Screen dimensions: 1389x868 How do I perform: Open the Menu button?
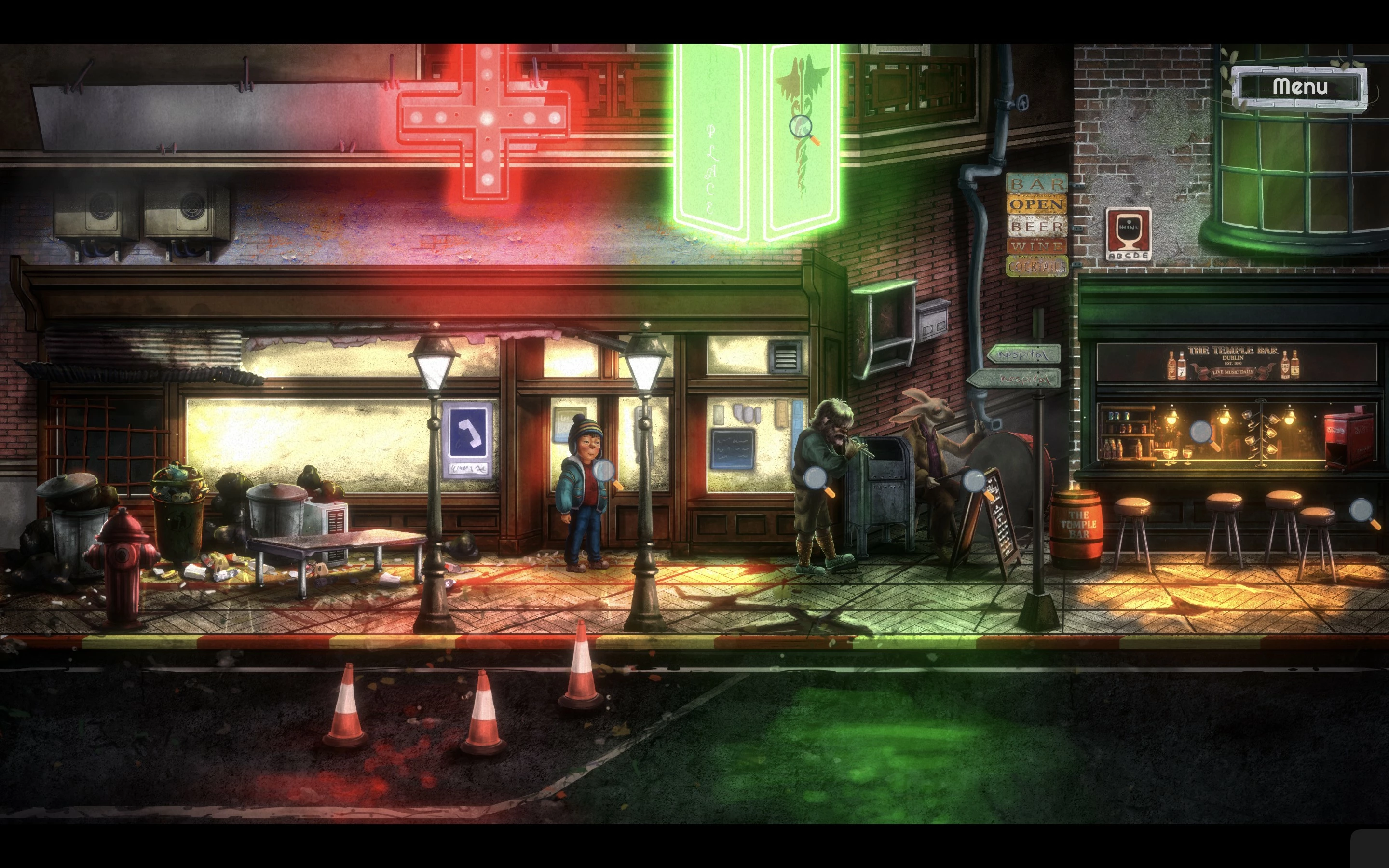coord(1299,87)
